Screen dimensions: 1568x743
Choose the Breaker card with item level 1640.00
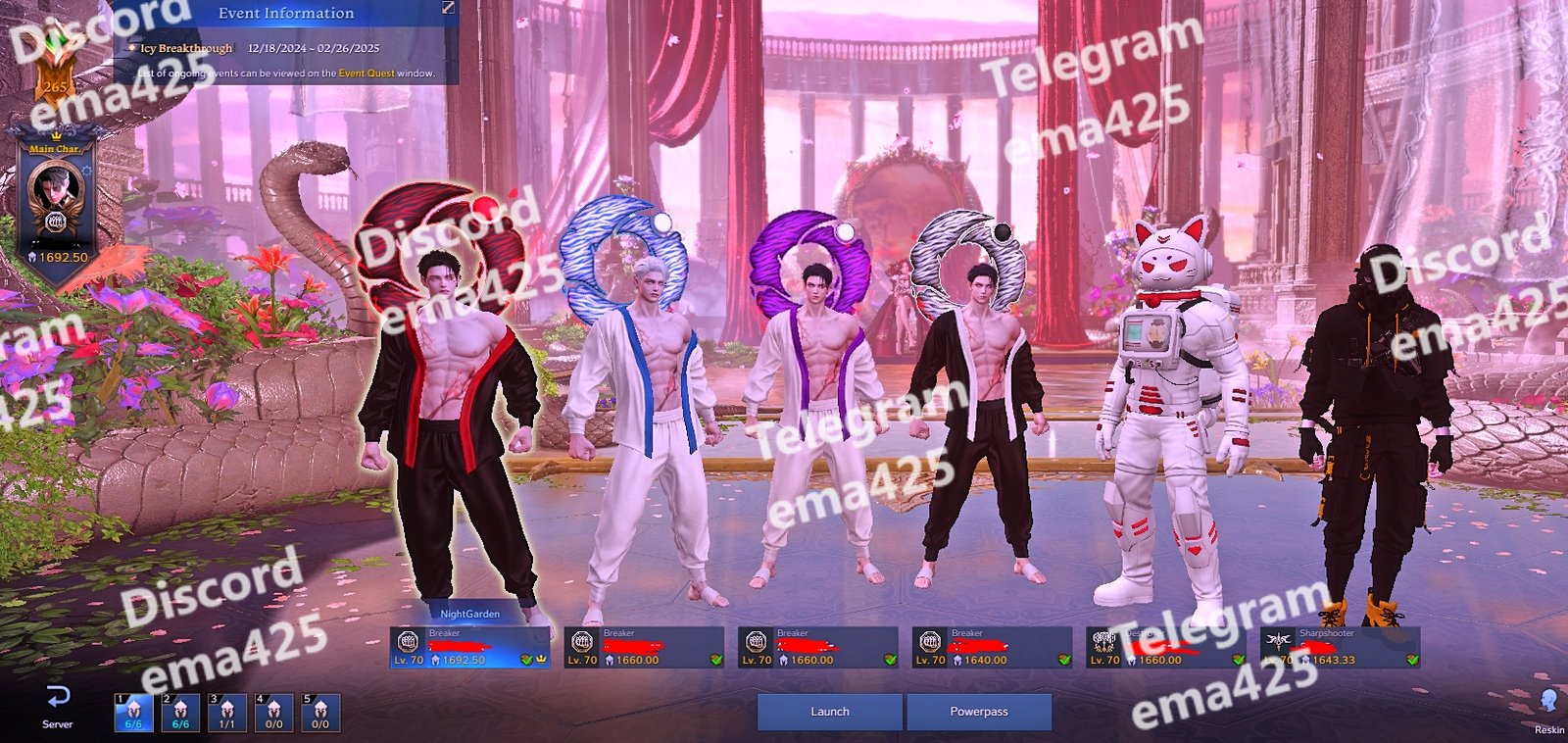(992, 647)
